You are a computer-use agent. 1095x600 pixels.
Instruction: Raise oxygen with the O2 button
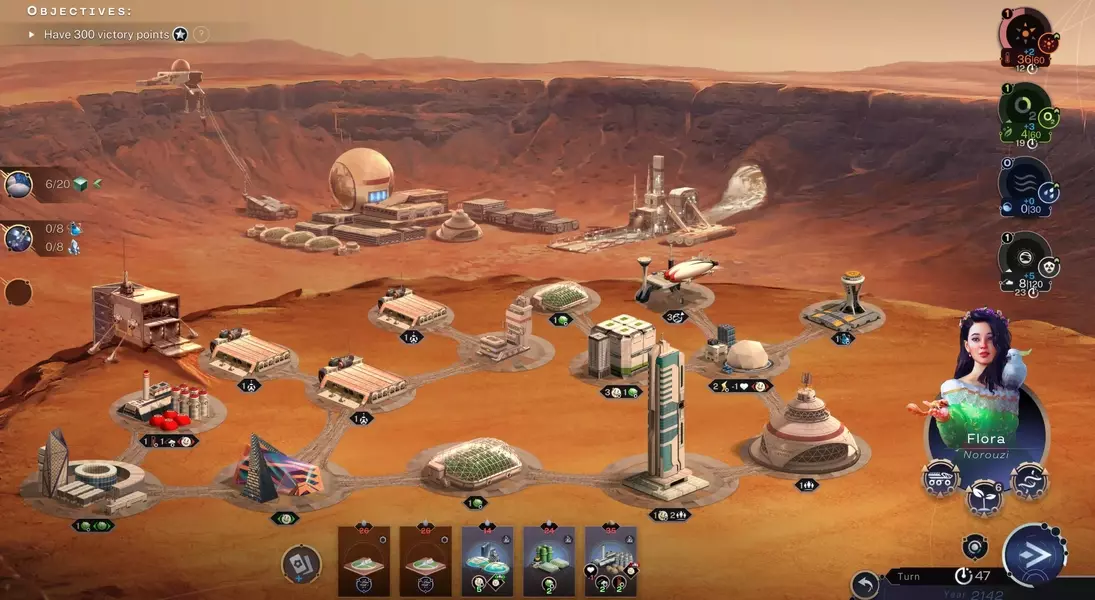[1050, 119]
